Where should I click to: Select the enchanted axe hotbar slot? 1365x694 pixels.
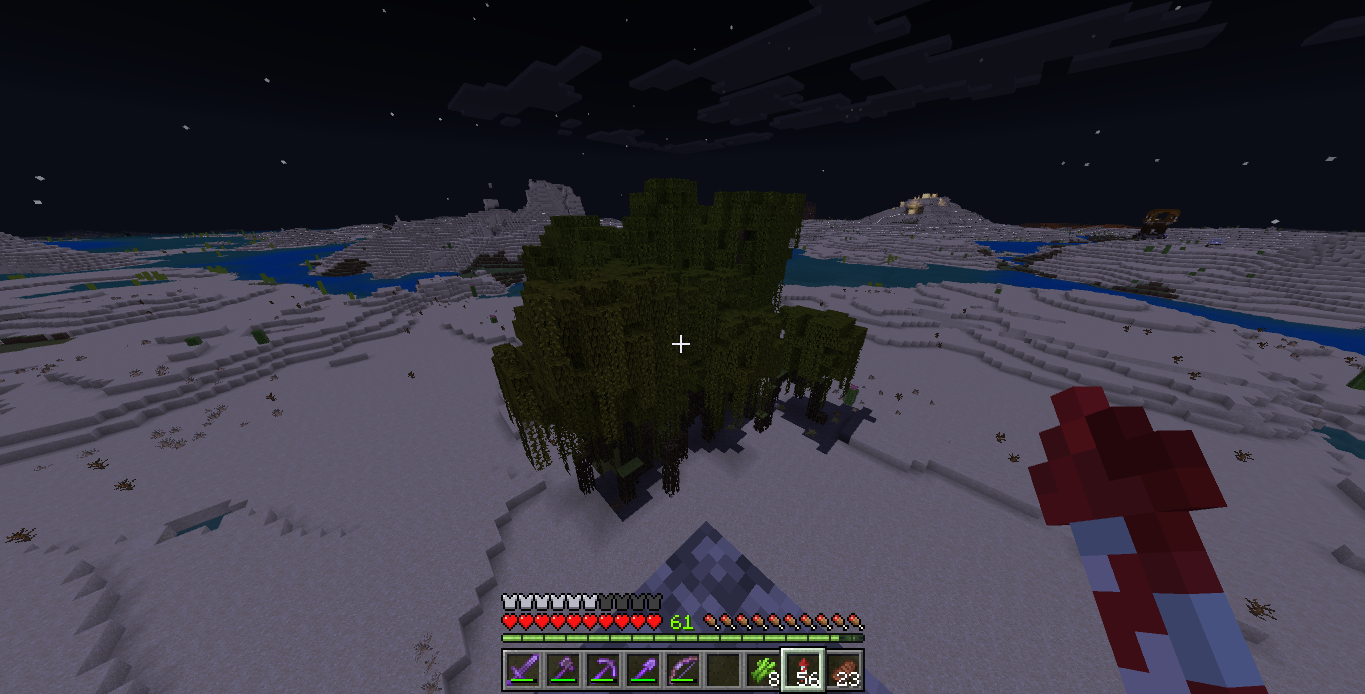point(561,669)
